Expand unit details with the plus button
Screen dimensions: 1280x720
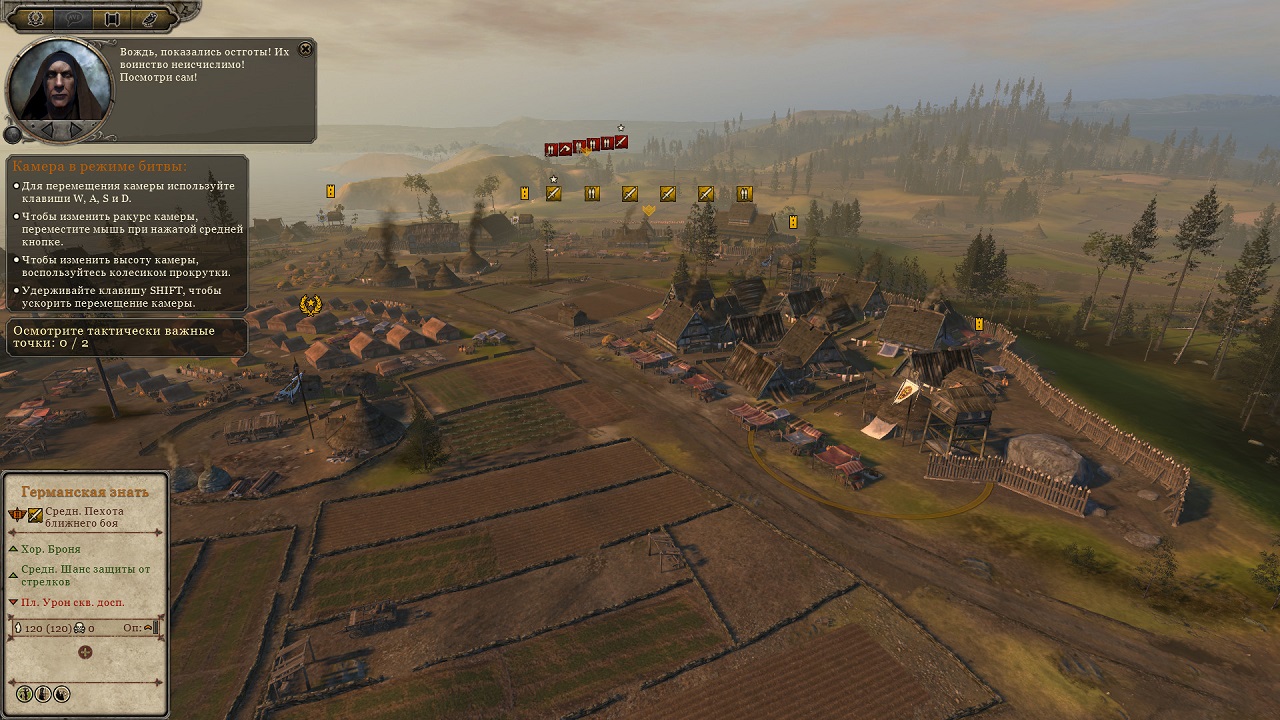pos(85,652)
